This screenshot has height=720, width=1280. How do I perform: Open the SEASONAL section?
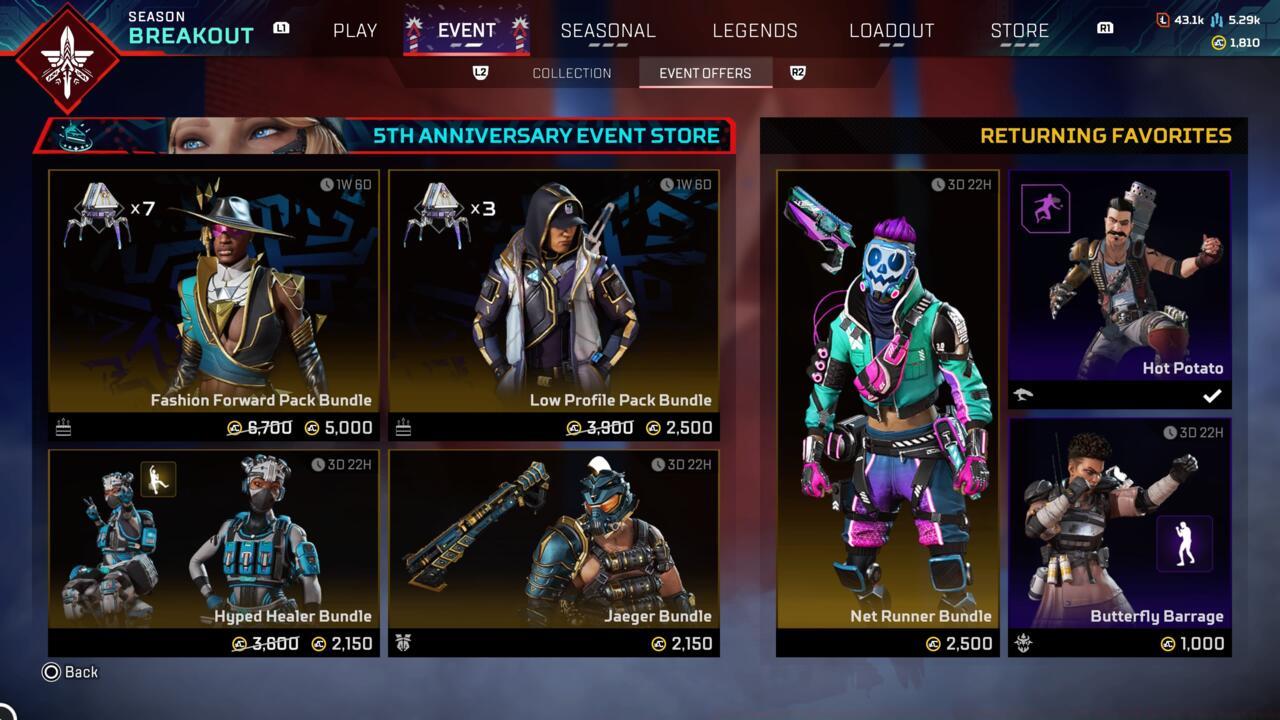(609, 30)
